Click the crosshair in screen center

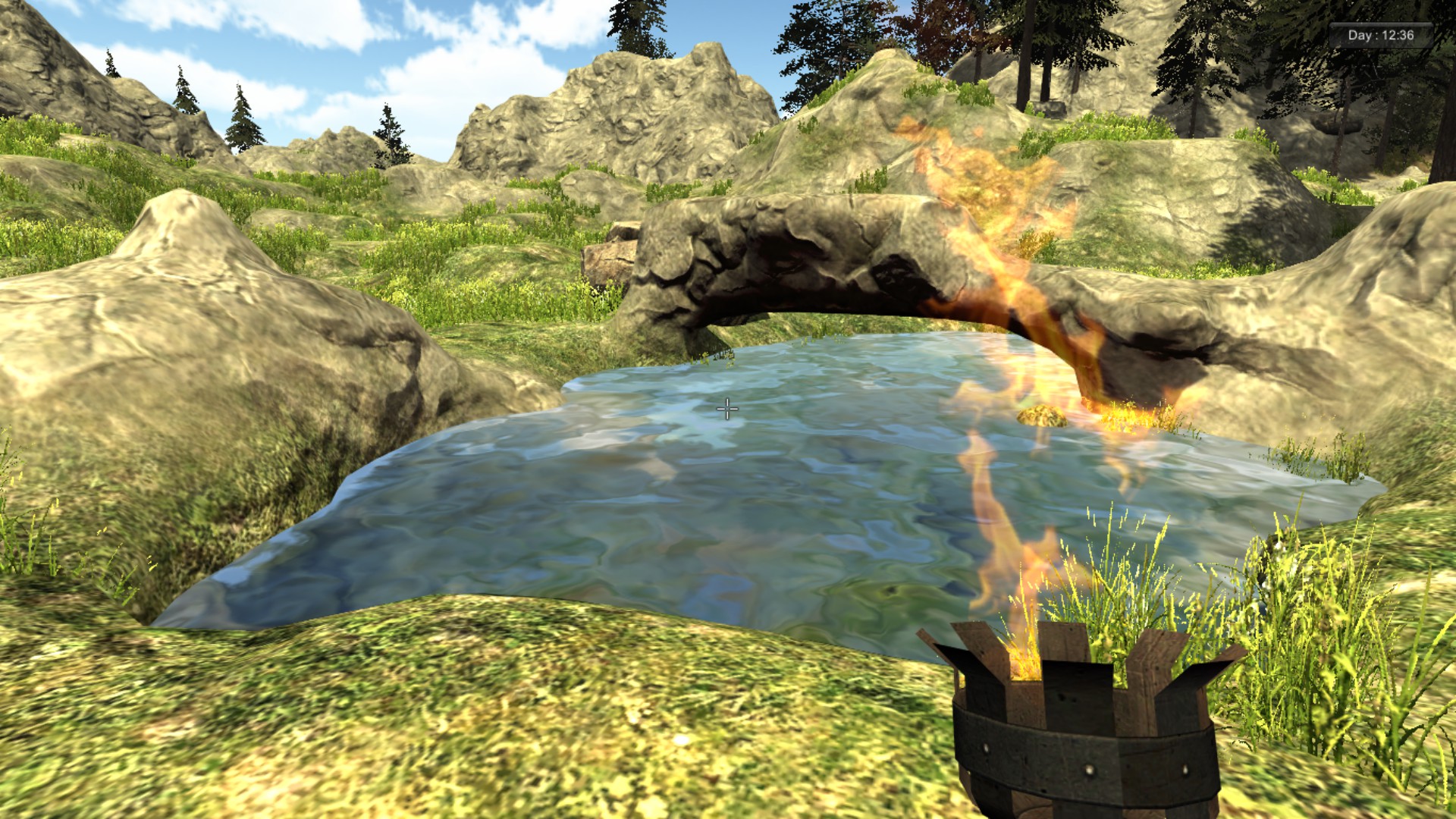[726, 409]
